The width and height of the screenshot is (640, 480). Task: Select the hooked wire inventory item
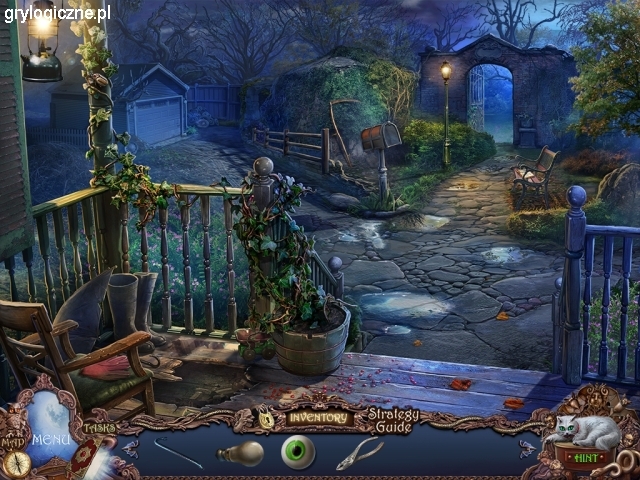pos(178,452)
